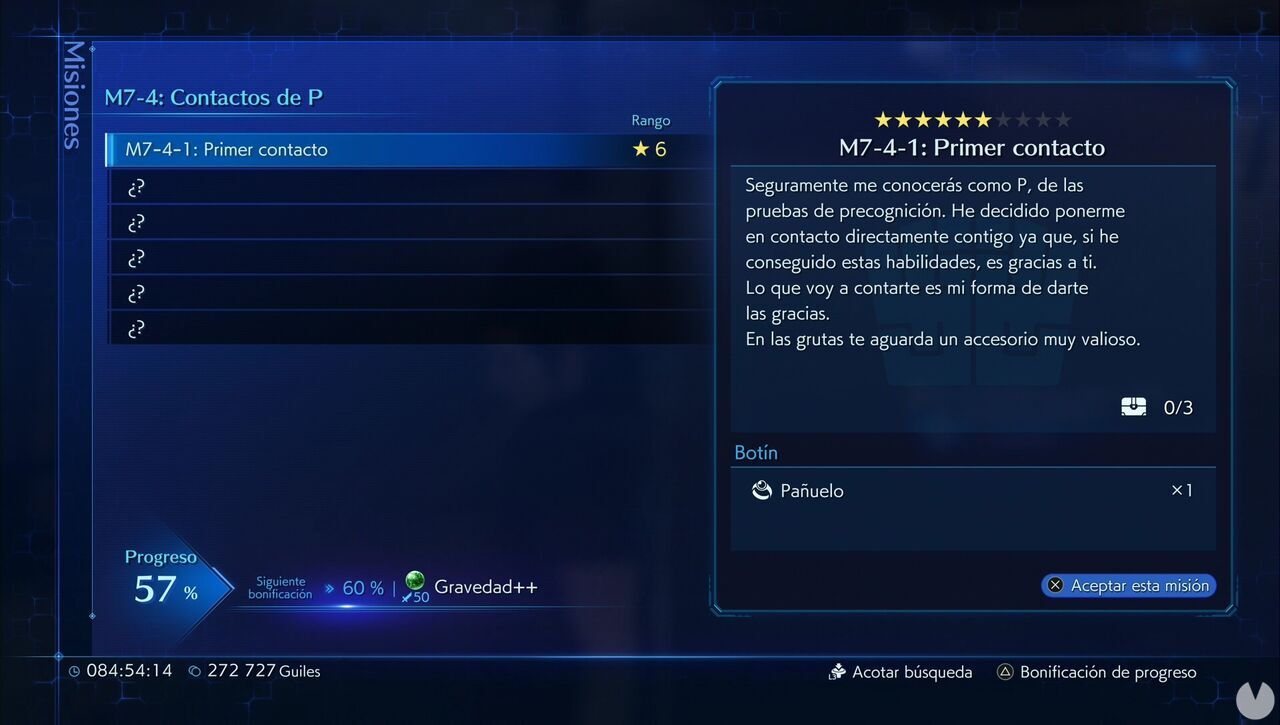Click the Pañuelo reward item icon
Image resolution: width=1280 pixels, height=725 pixels.
pos(764,491)
